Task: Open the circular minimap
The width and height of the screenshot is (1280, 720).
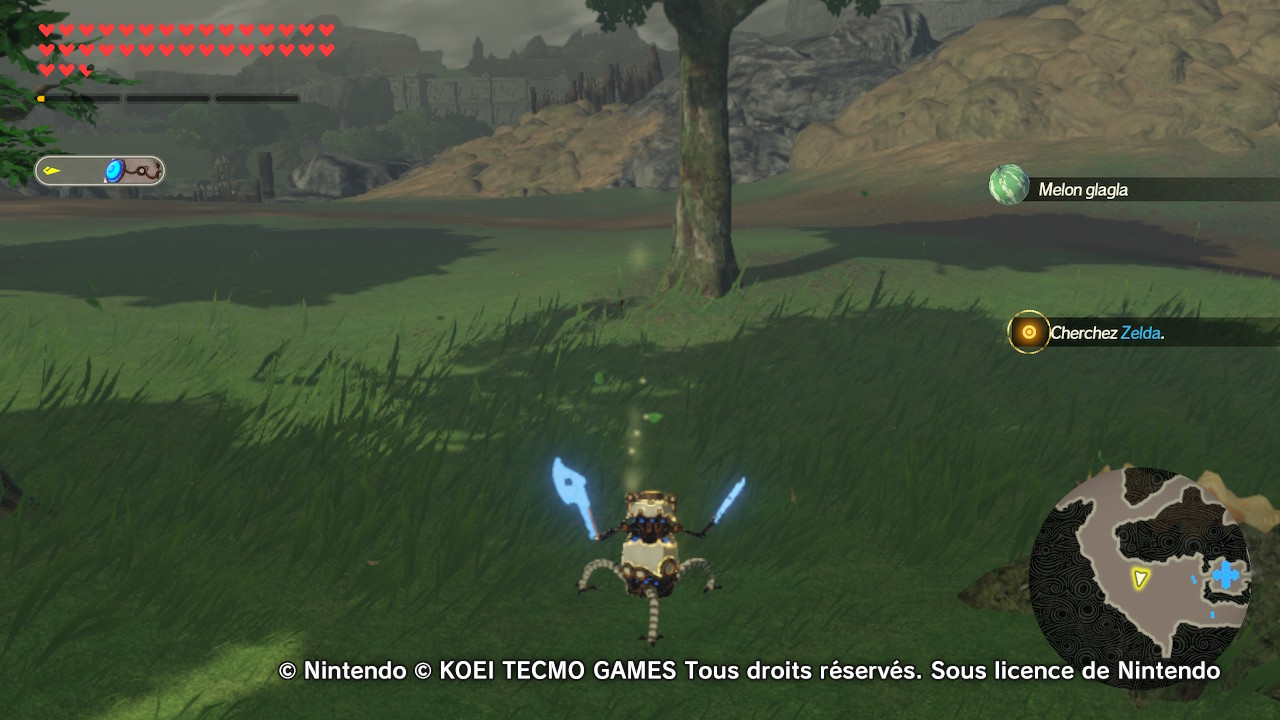Action: pos(1140,578)
